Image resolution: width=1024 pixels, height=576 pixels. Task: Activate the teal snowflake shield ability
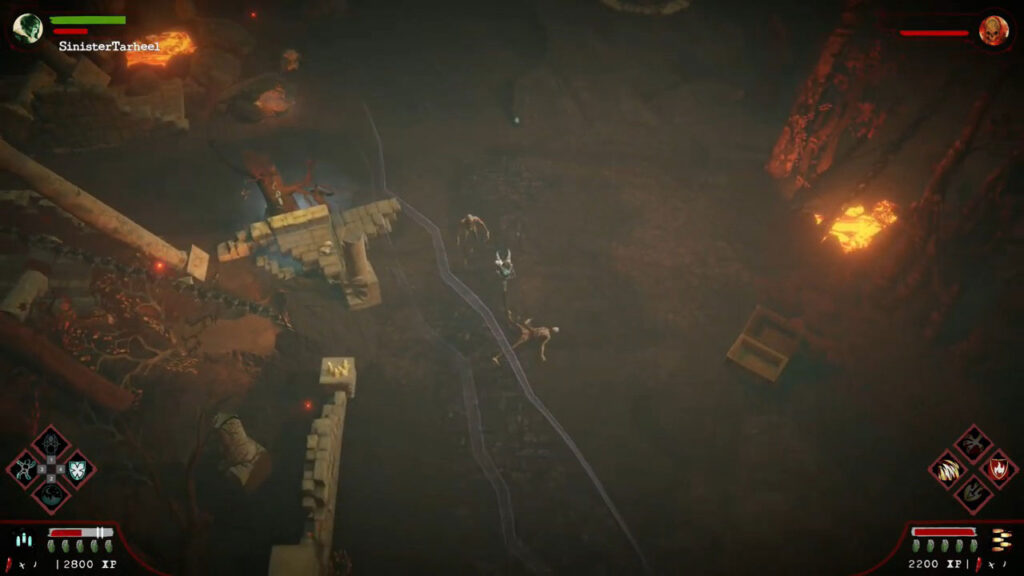76,468
